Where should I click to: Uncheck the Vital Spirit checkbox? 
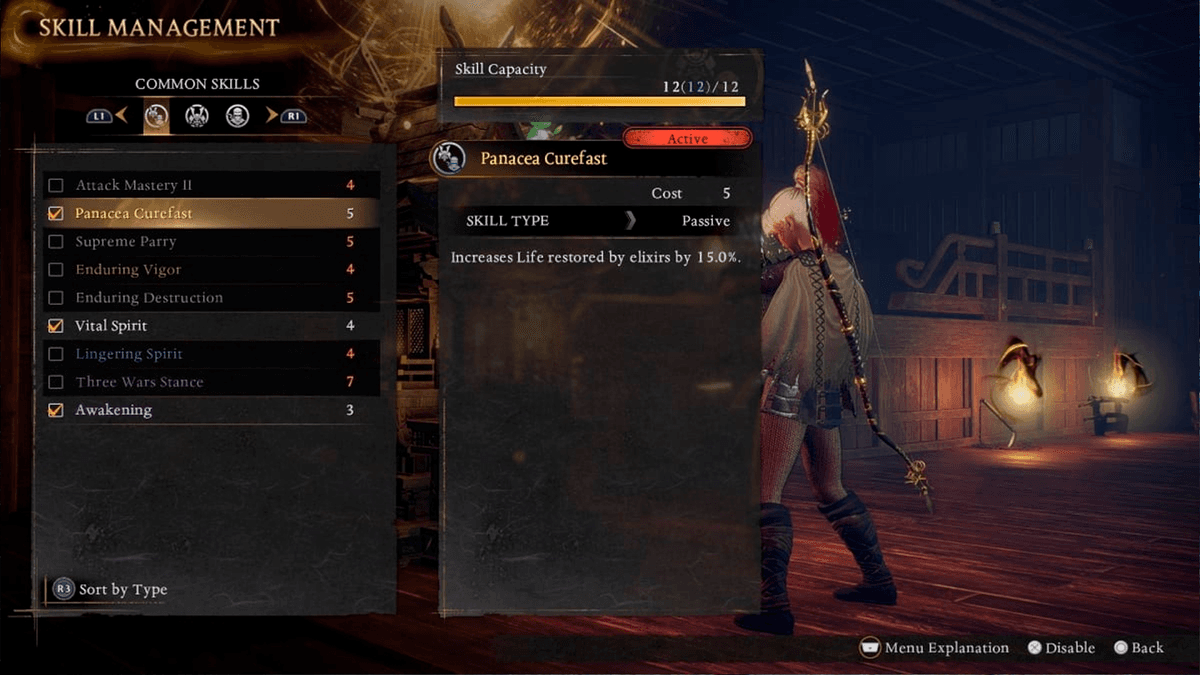coord(56,325)
